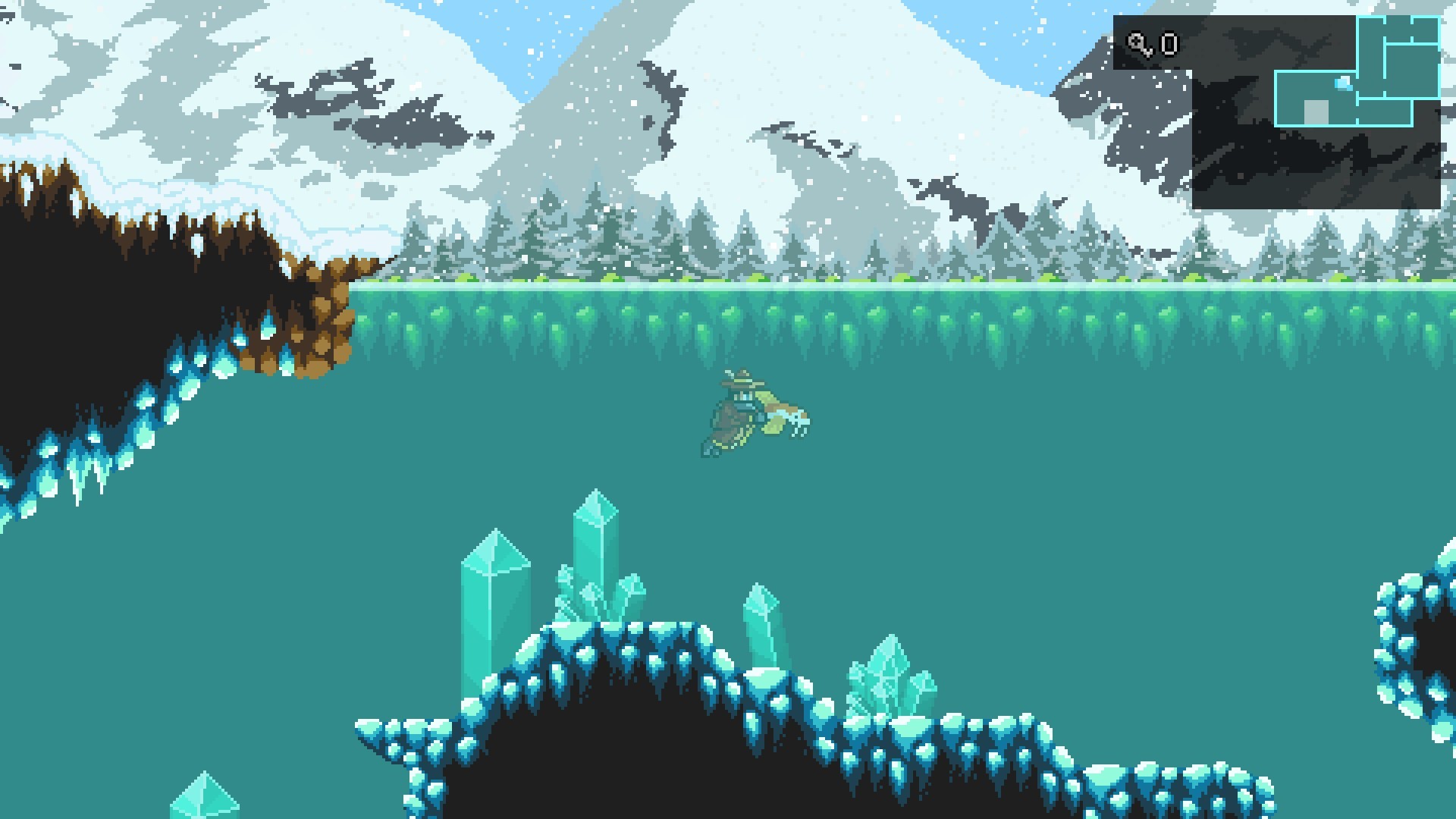Click the white player position square on the minimap
1456x819 pixels.
pyautogui.click(x=1316, y=111)
